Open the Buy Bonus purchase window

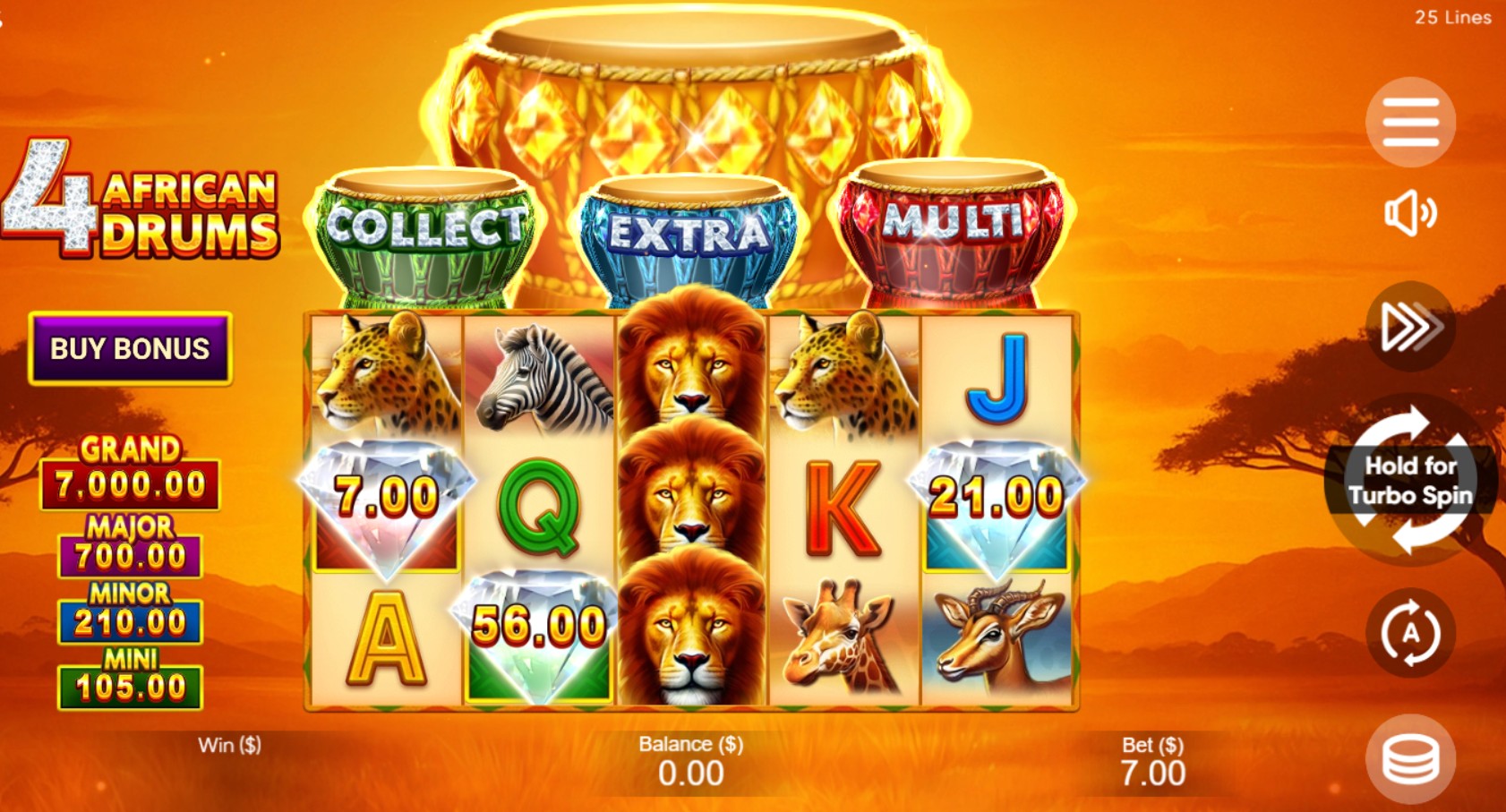[x=130, y=348]
